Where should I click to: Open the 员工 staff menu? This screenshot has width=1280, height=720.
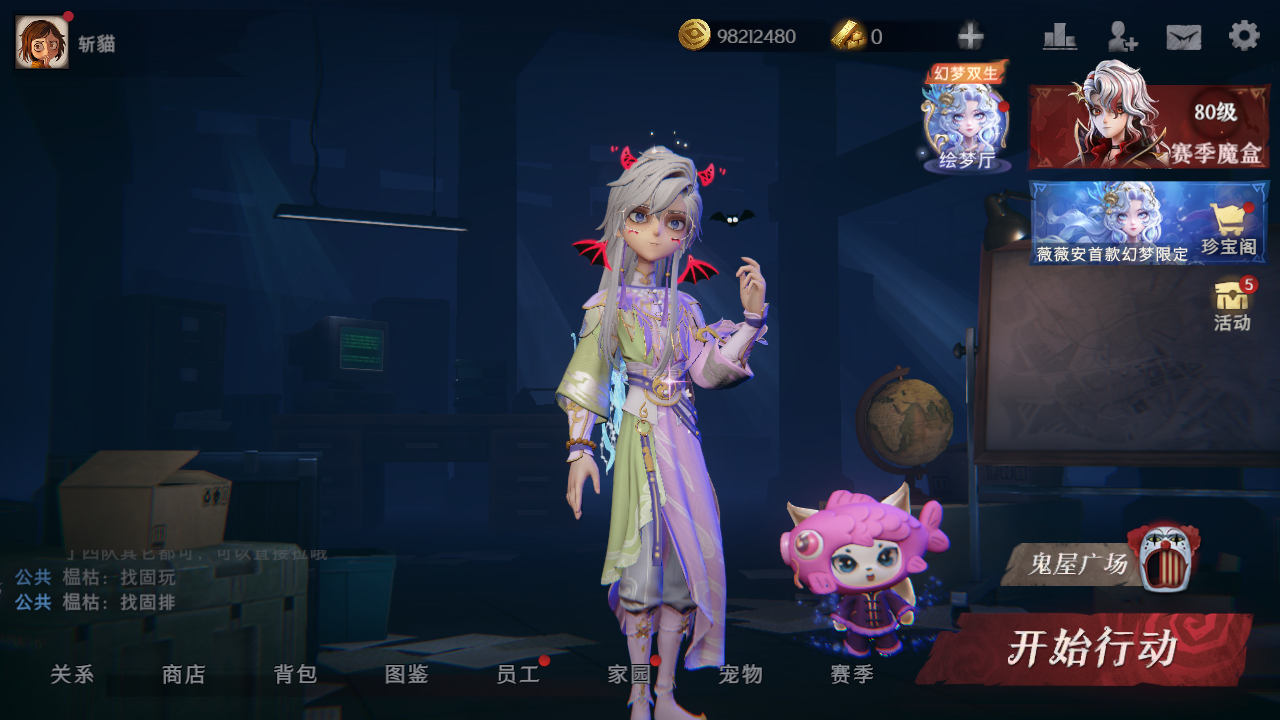pos(518,675)
